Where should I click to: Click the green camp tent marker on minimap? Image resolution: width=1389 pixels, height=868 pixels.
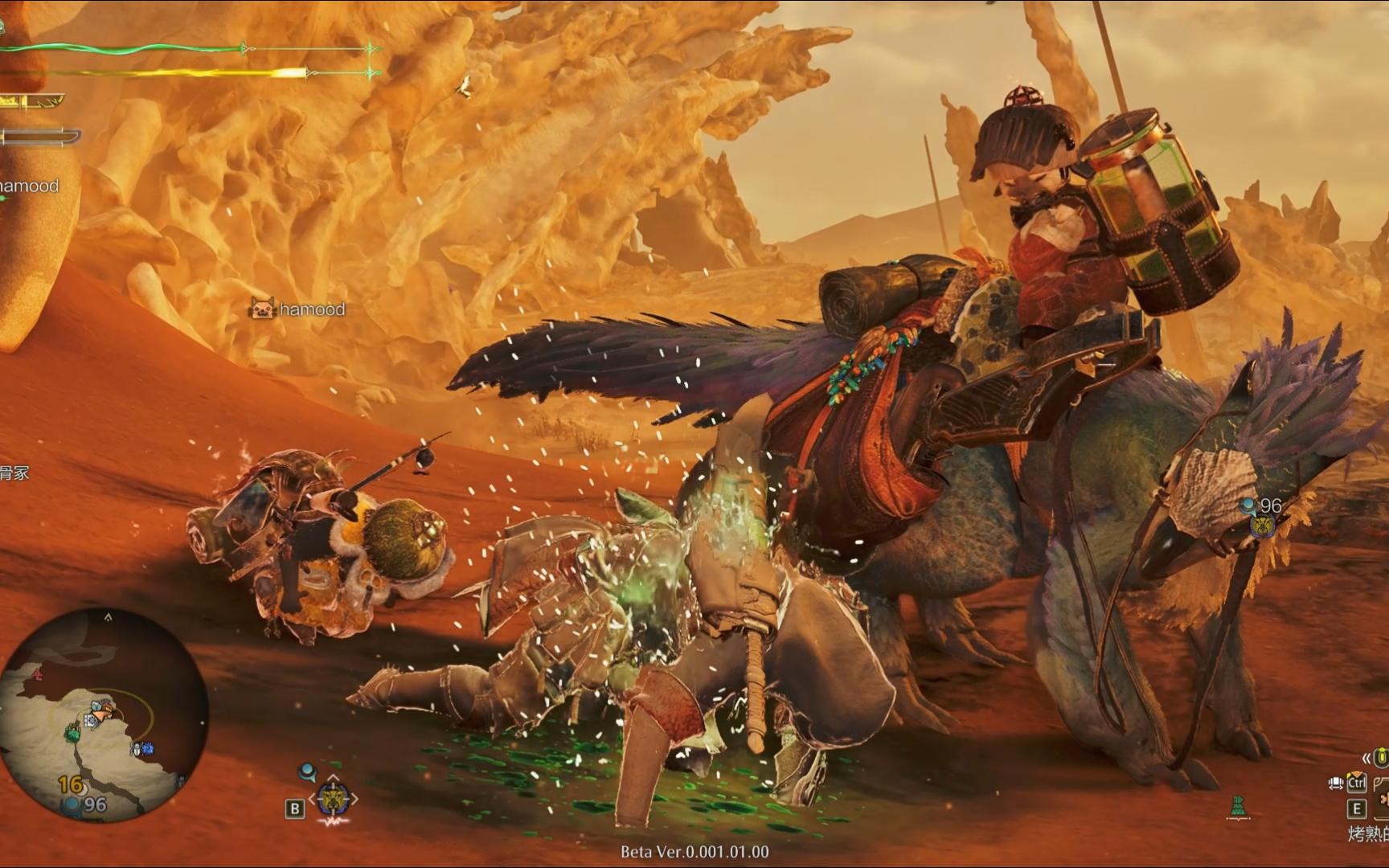[72, 732]
